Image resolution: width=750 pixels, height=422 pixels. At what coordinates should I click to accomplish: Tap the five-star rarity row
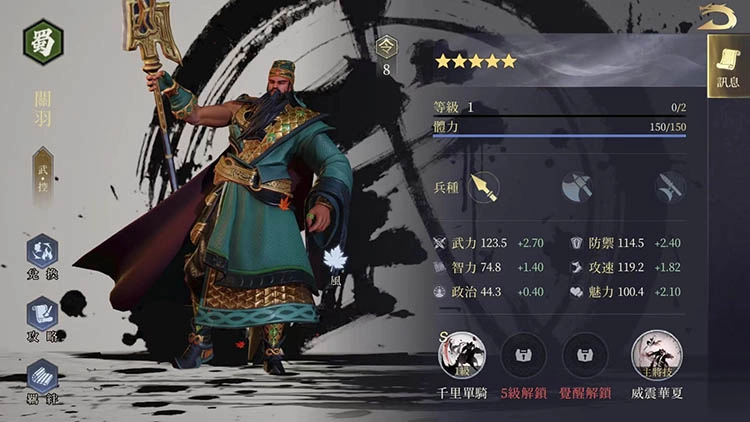(x=475, y=61)
